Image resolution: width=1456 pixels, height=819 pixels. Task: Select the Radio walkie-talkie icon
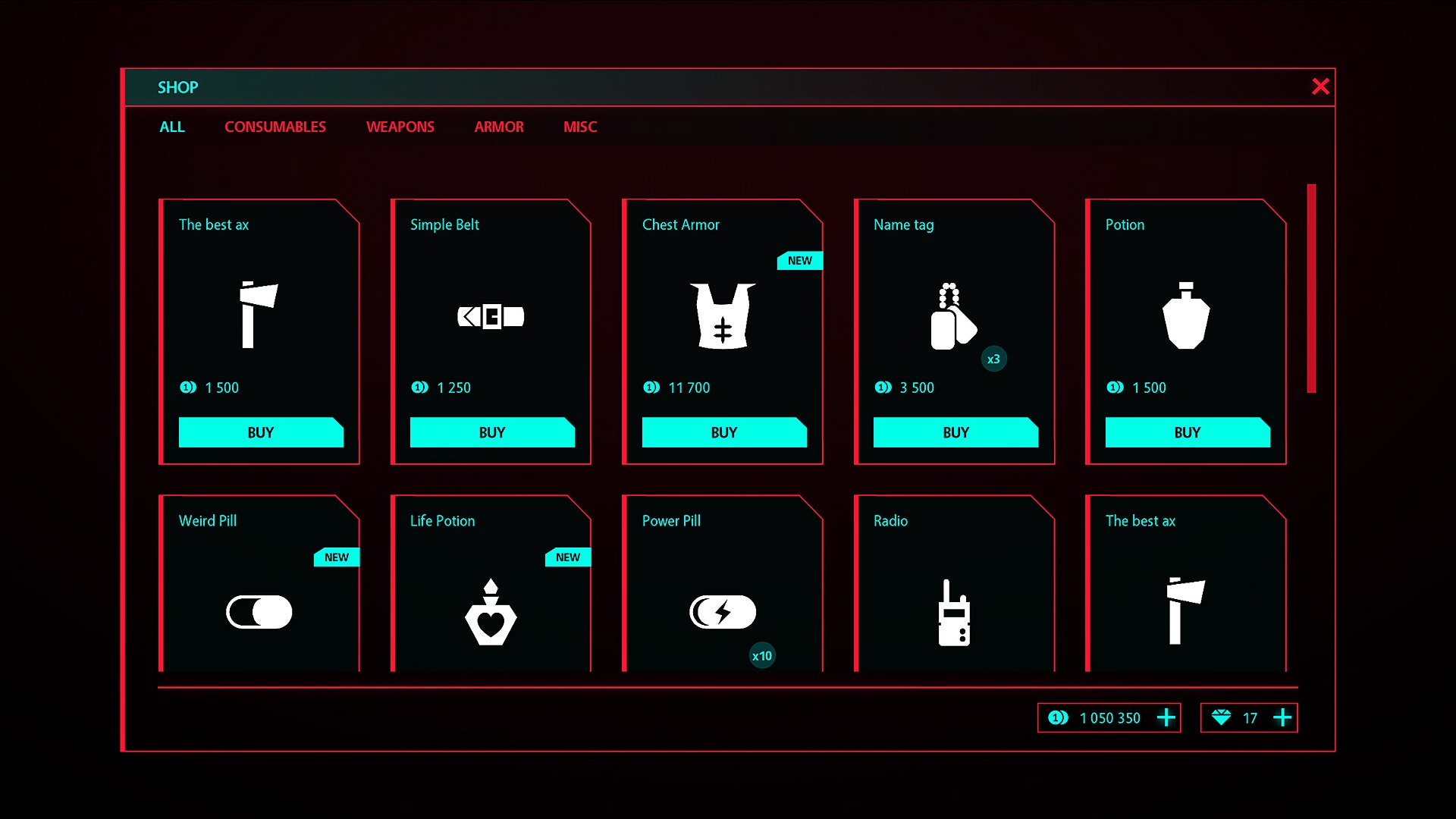click(954, 613)
